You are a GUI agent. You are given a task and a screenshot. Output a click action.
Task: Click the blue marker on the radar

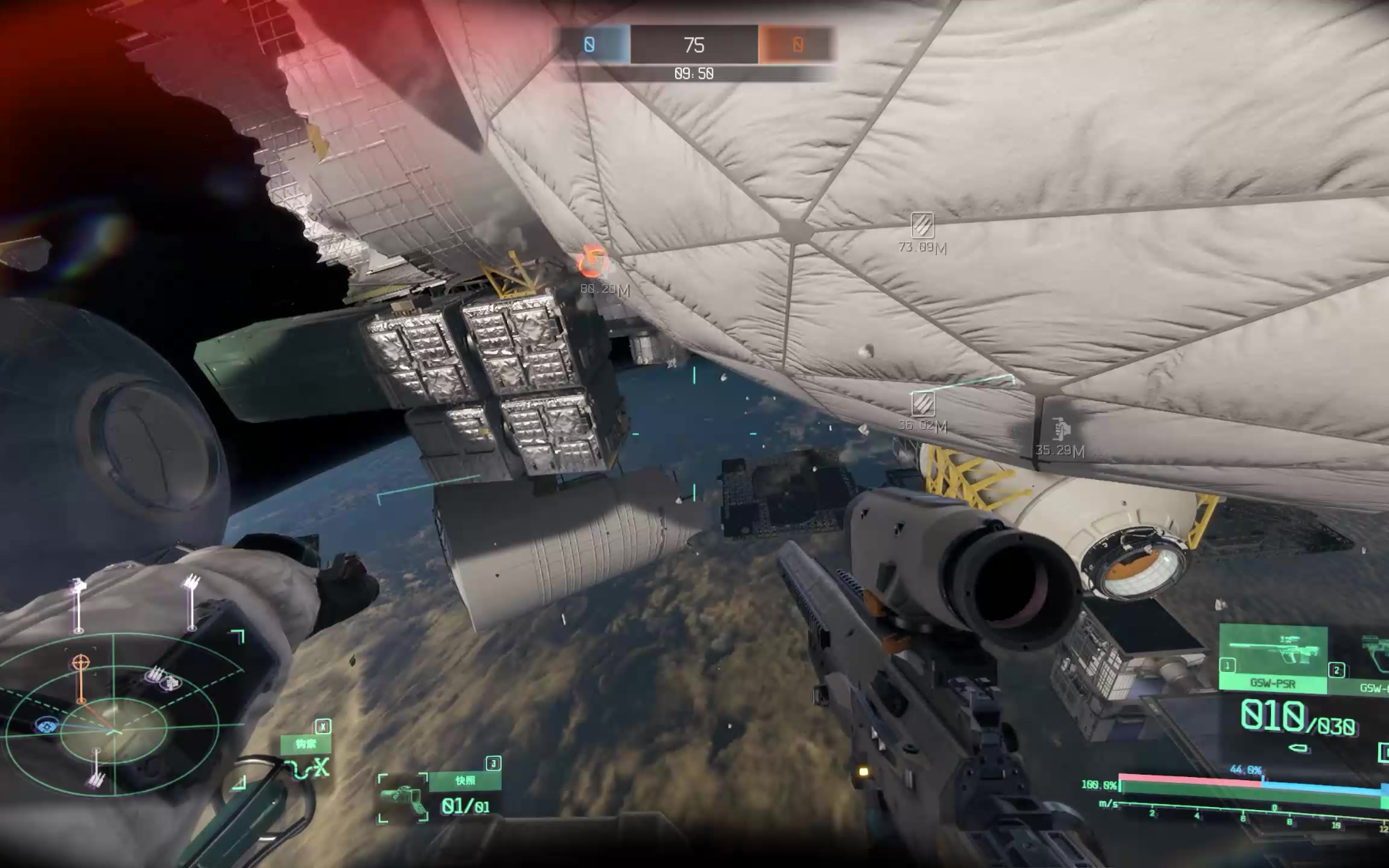click(x=48, y=726)
